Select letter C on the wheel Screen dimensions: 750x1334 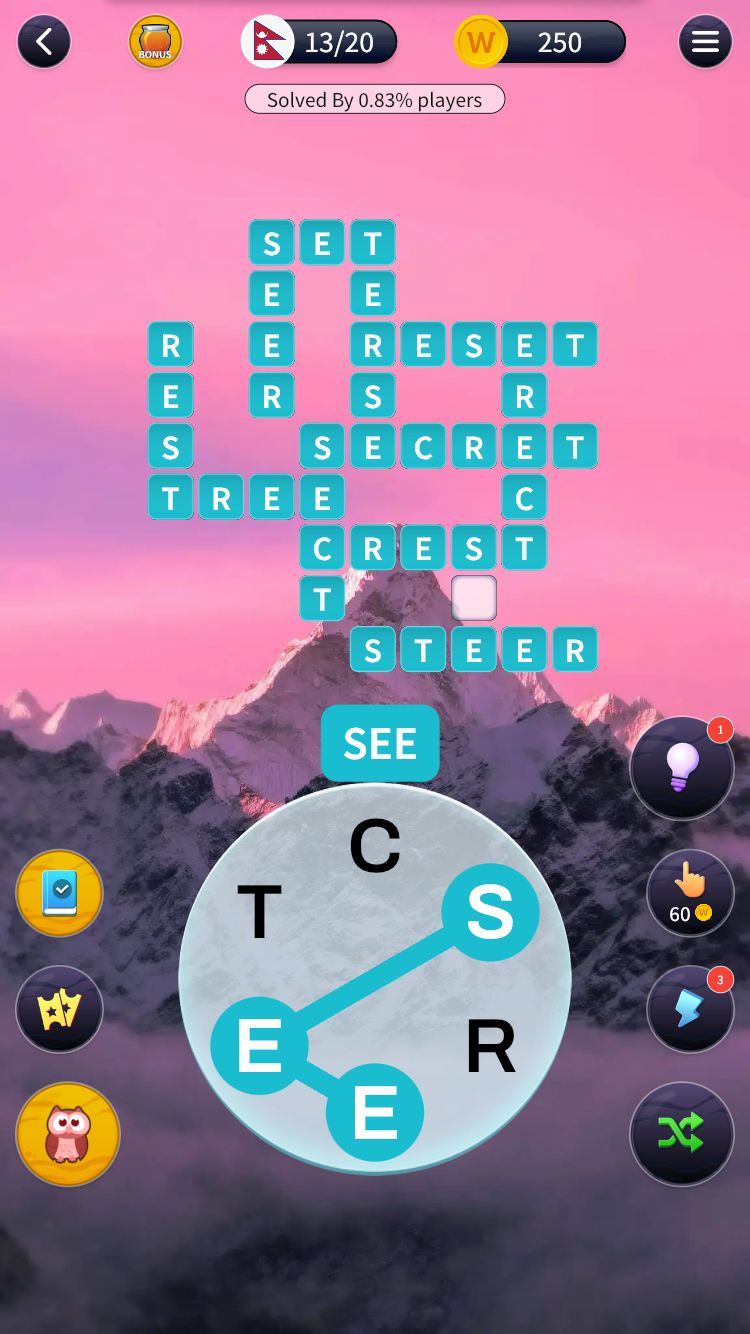tap(375, 846)
